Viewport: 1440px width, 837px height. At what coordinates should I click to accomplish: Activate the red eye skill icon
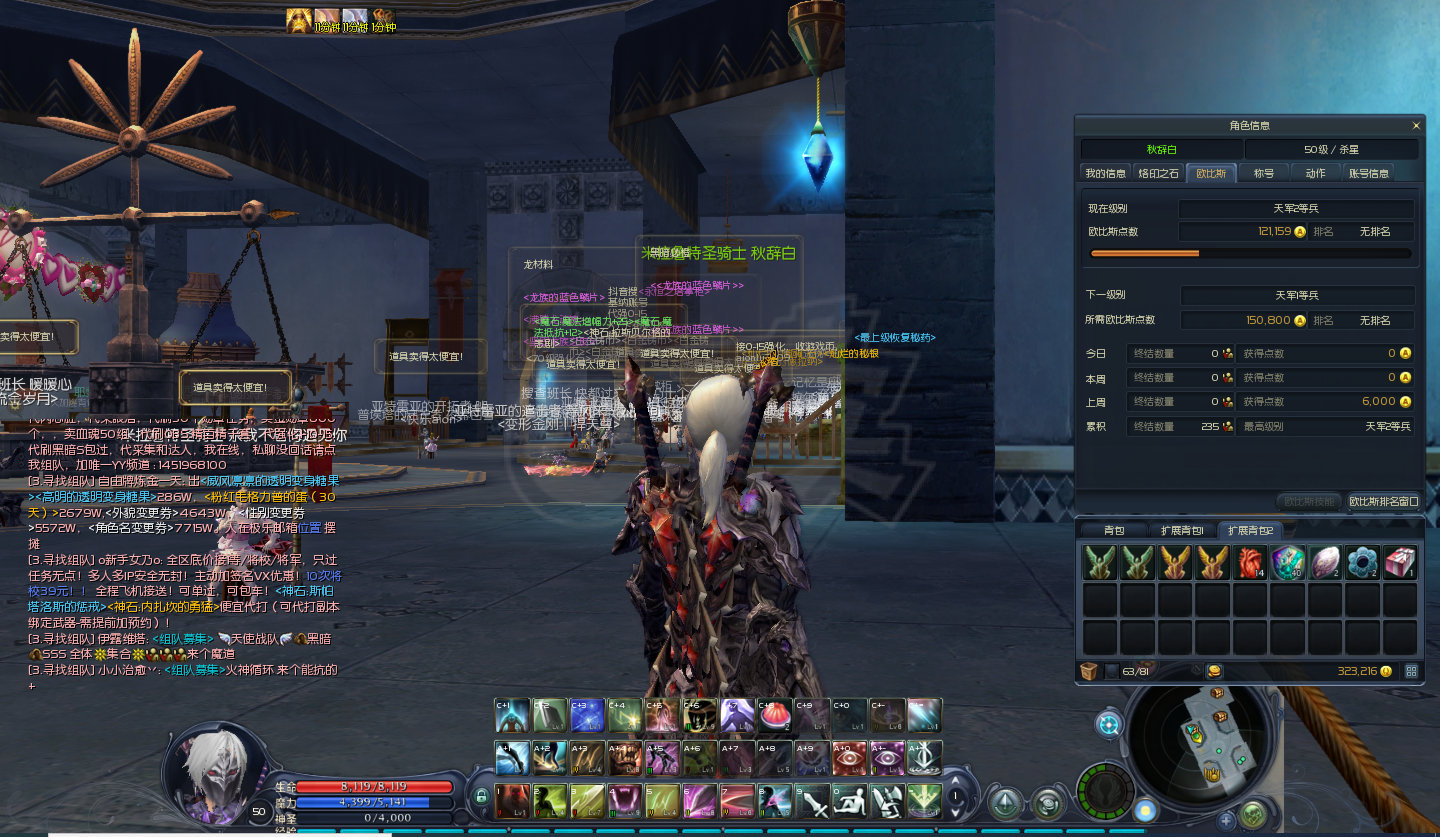(849, 757)
